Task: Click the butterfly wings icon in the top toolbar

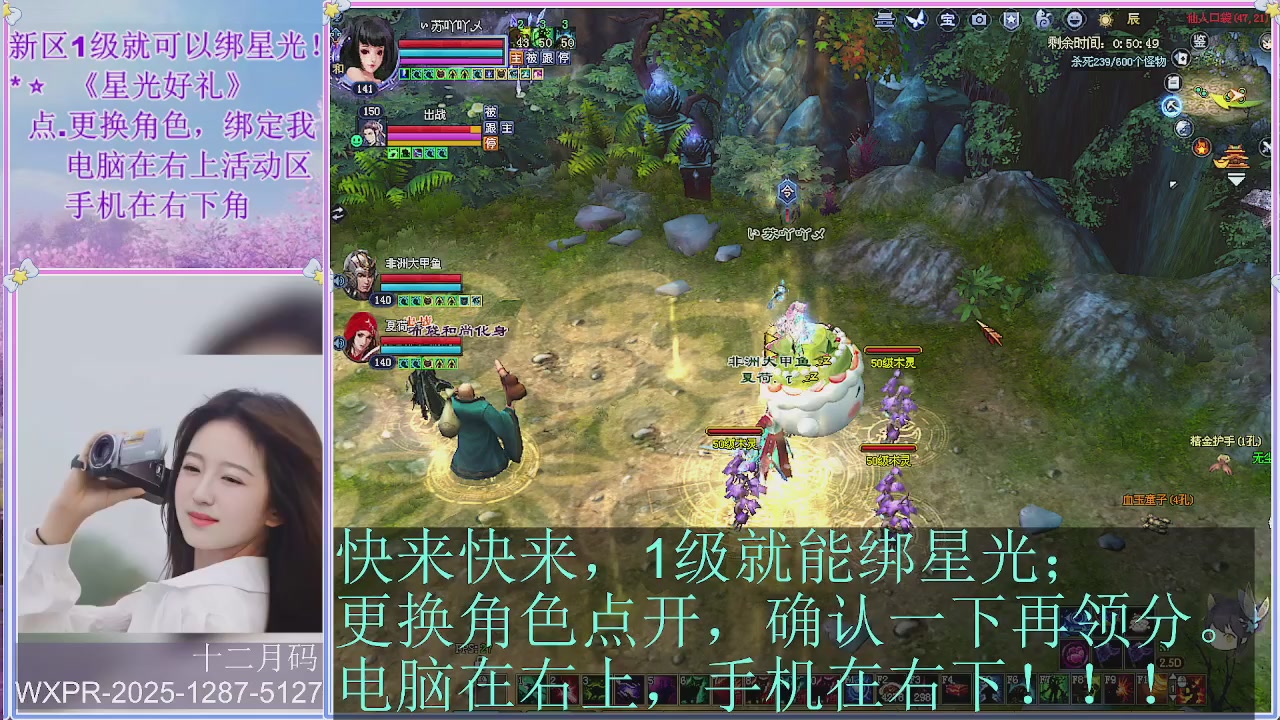Action: coord(916,19)
